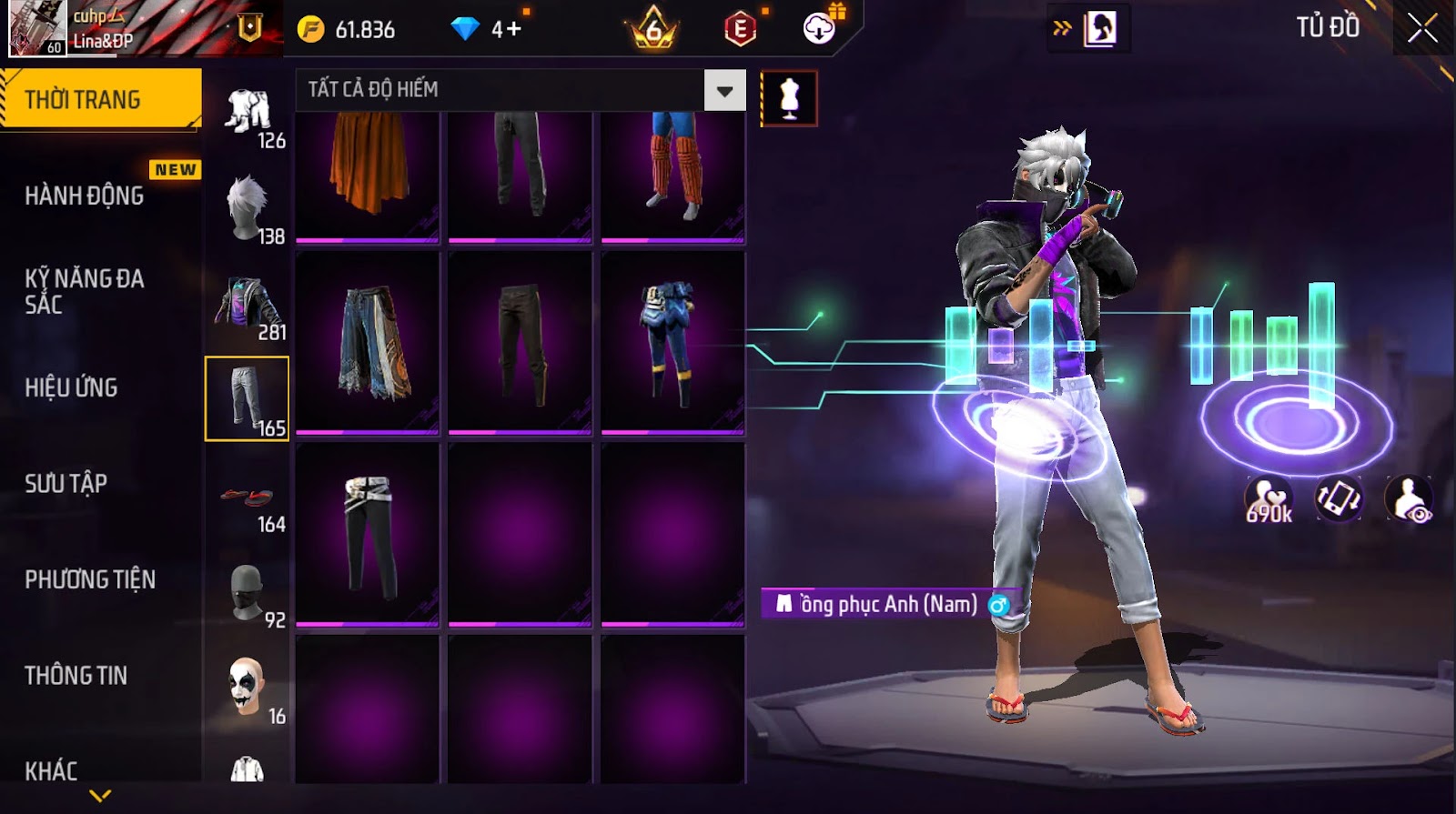Open the clown face paint category
This screenshot has height=814, width=1456.
pyautogui.click(x=248, y=689)
